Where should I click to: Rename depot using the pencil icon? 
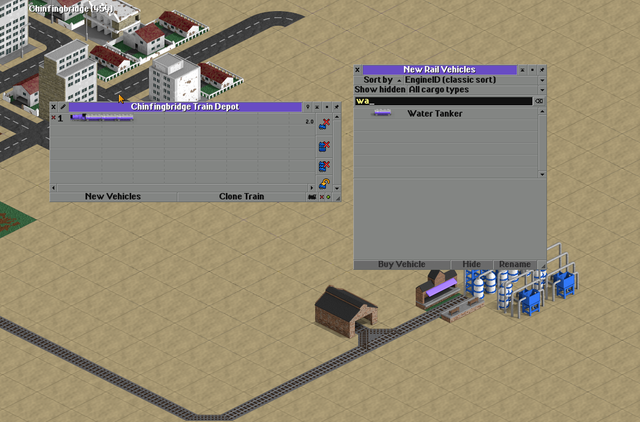tap(63, 107)
